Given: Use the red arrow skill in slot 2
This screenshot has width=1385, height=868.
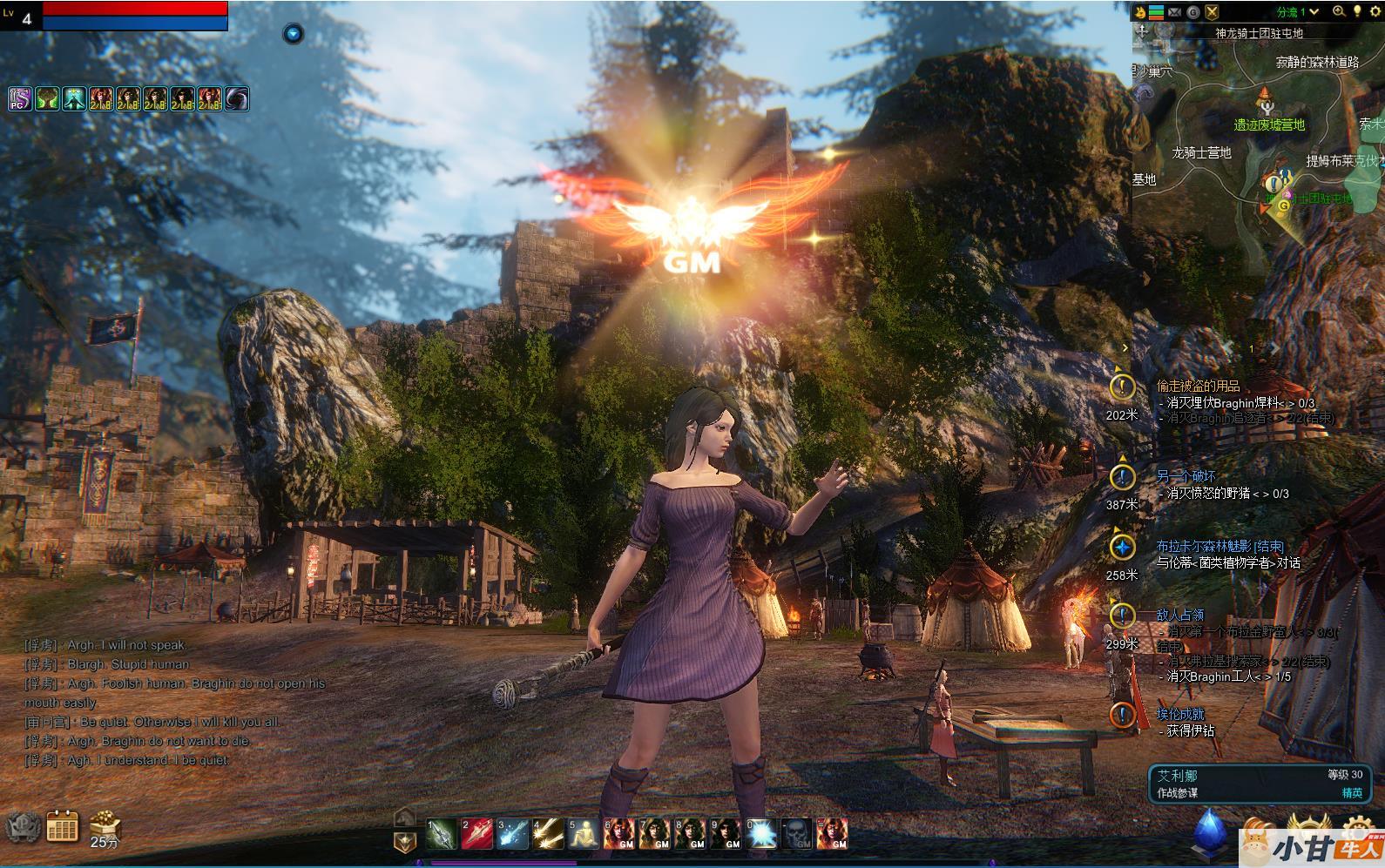Looking at the screenshot, I should point(476,833).
